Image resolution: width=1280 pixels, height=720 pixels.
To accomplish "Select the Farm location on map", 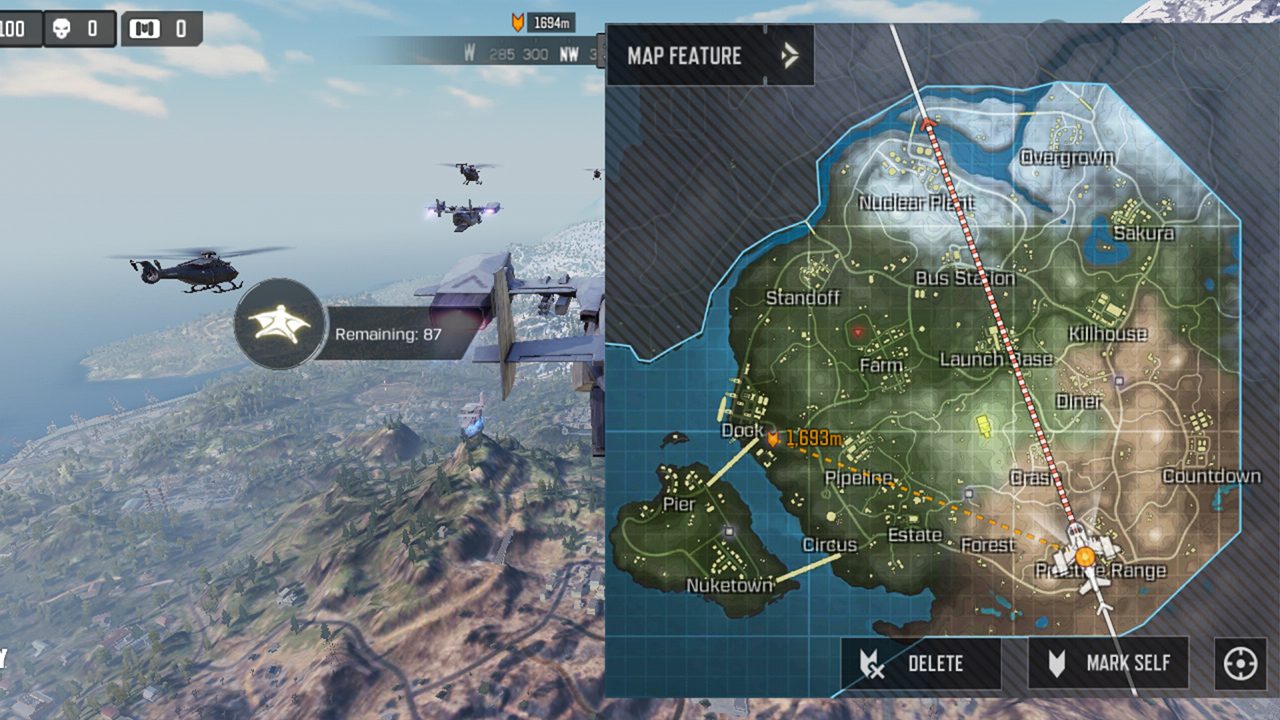I will click(881, 365).
